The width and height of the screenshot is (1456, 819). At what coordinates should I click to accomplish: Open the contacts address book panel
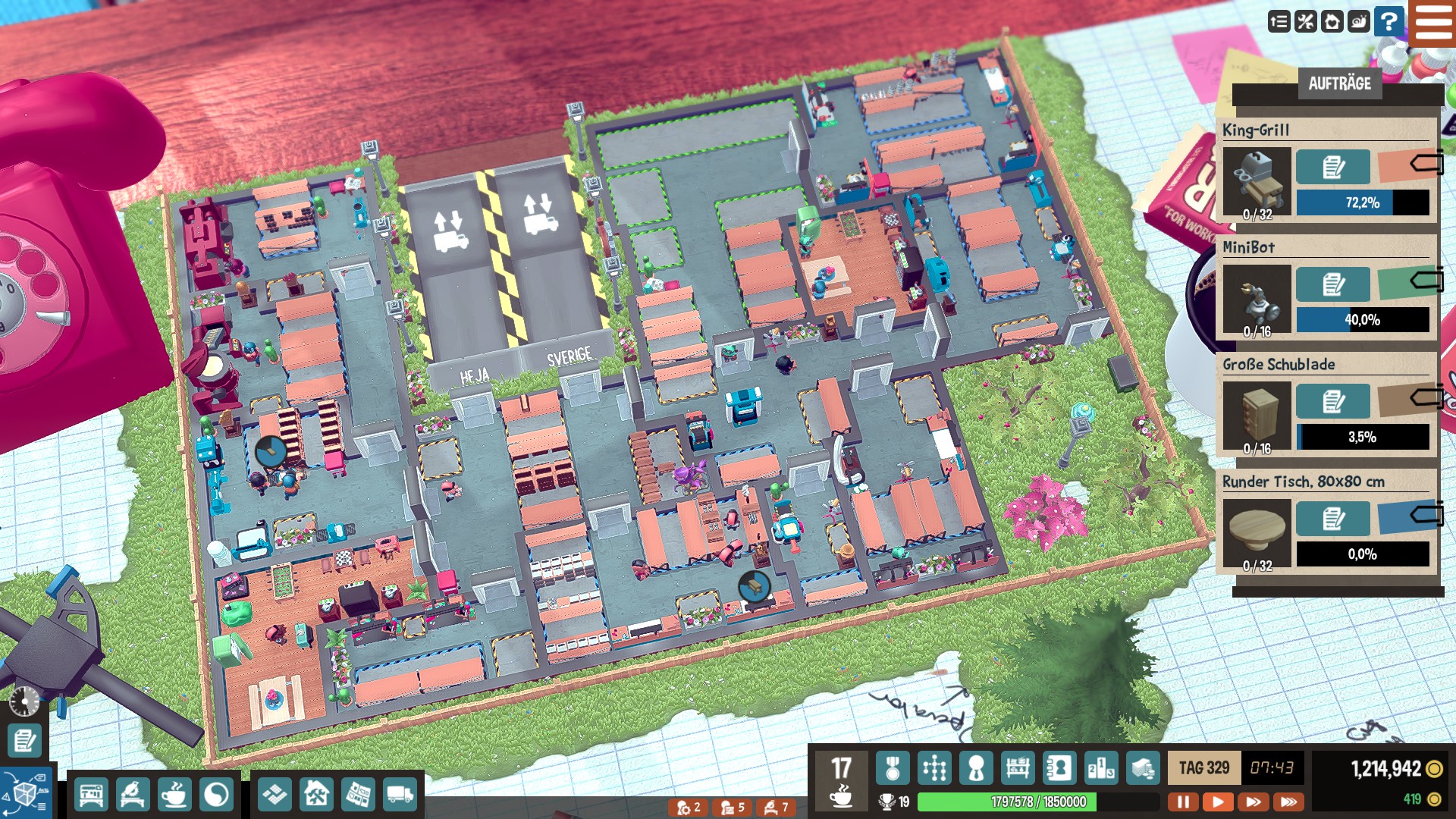click(1059, 769)
